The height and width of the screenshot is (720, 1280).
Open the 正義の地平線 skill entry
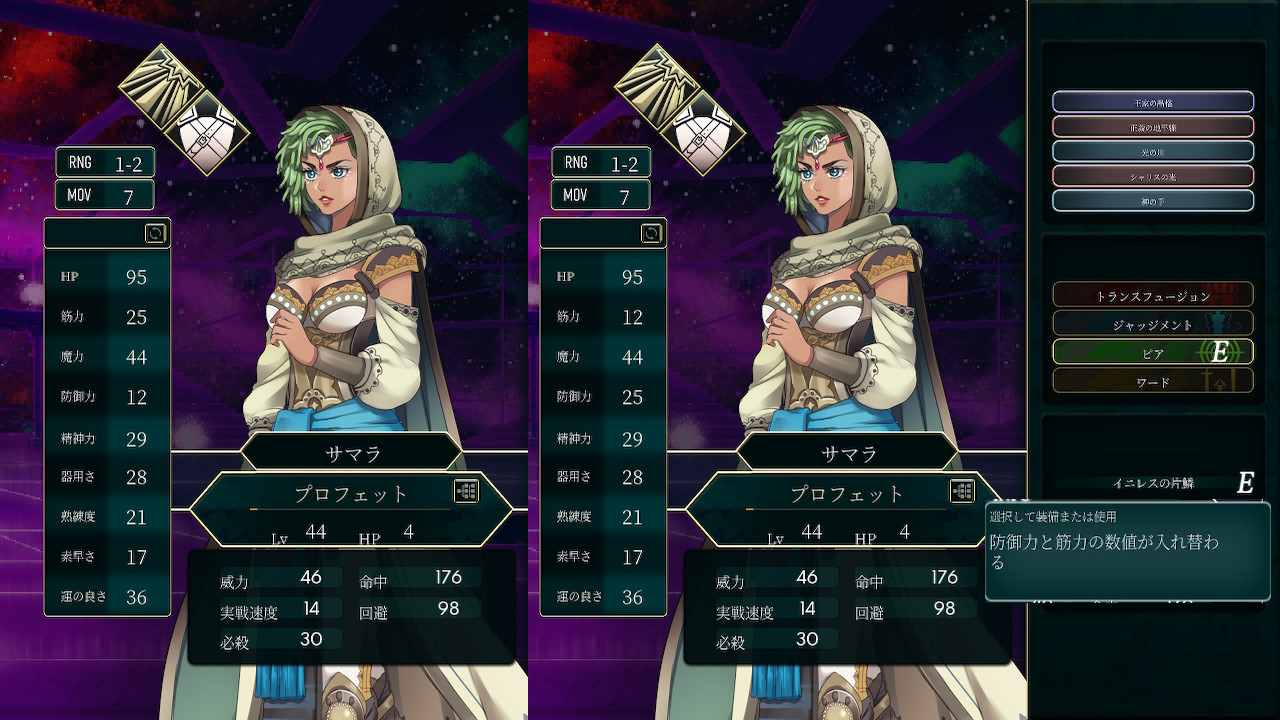tap(1152, 127)
